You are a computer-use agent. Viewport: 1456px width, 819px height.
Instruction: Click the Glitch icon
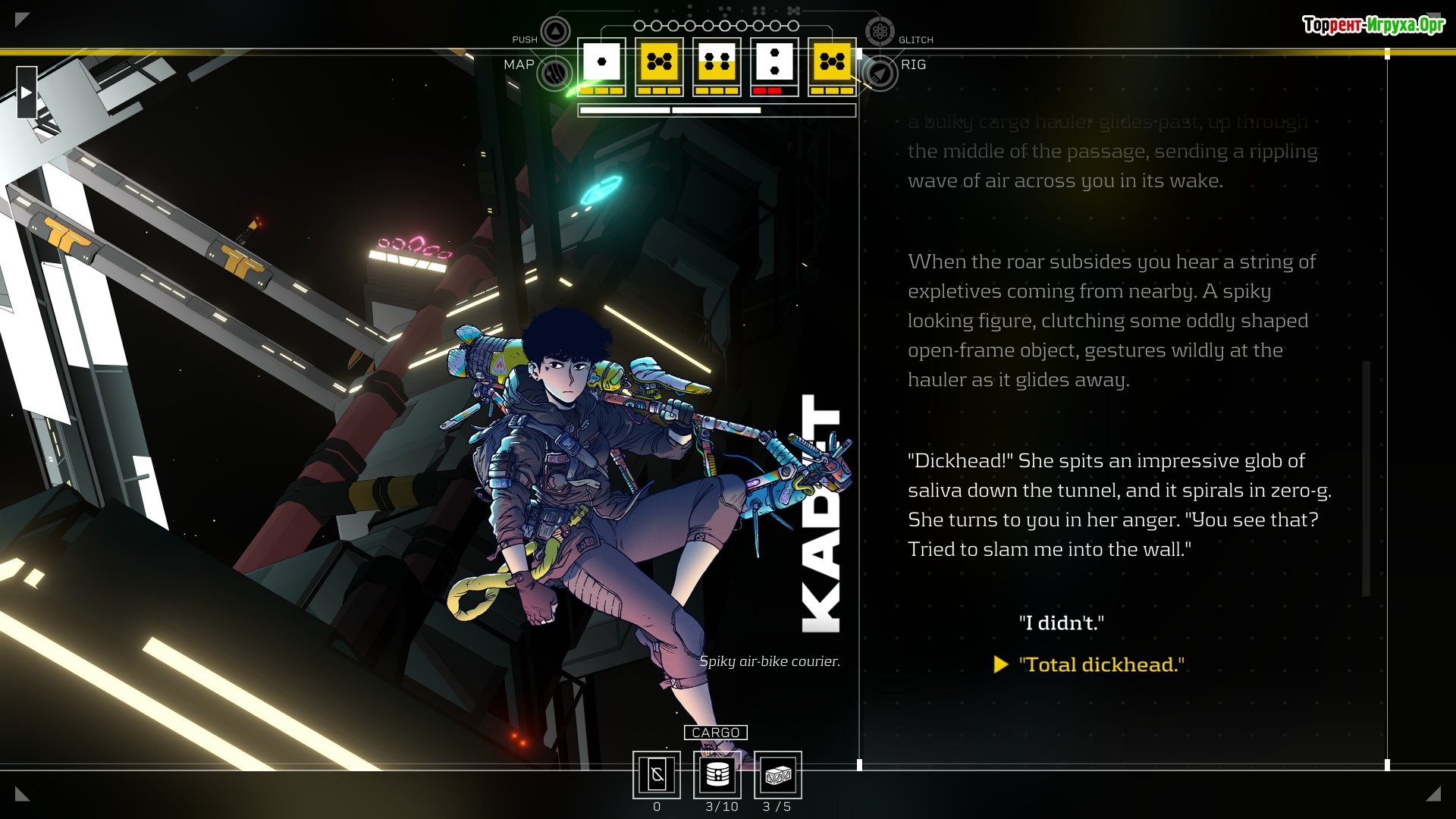pyautogui.click(x=880, y=32)
